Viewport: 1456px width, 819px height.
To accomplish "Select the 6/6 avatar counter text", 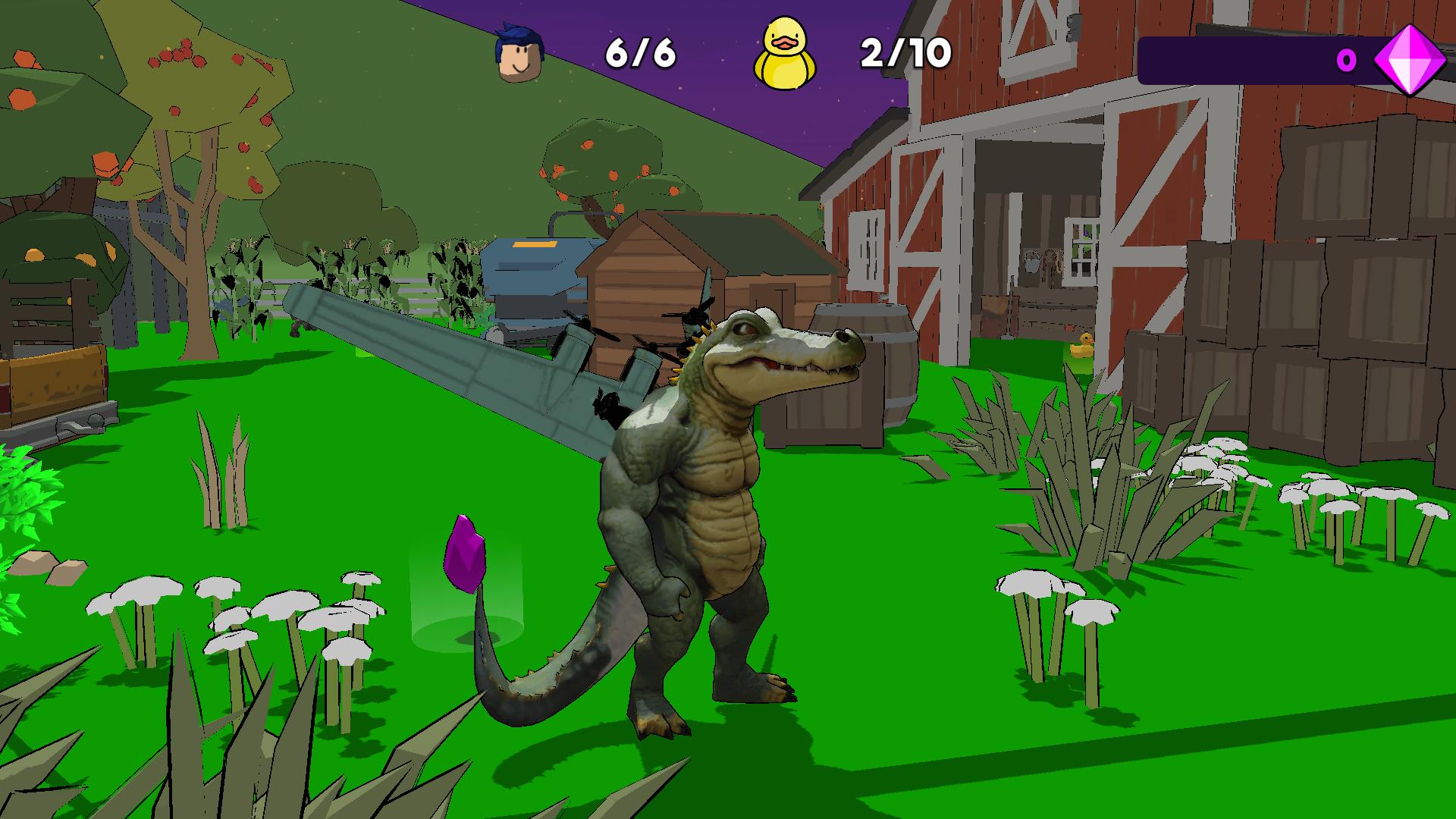I will [641, 51].
